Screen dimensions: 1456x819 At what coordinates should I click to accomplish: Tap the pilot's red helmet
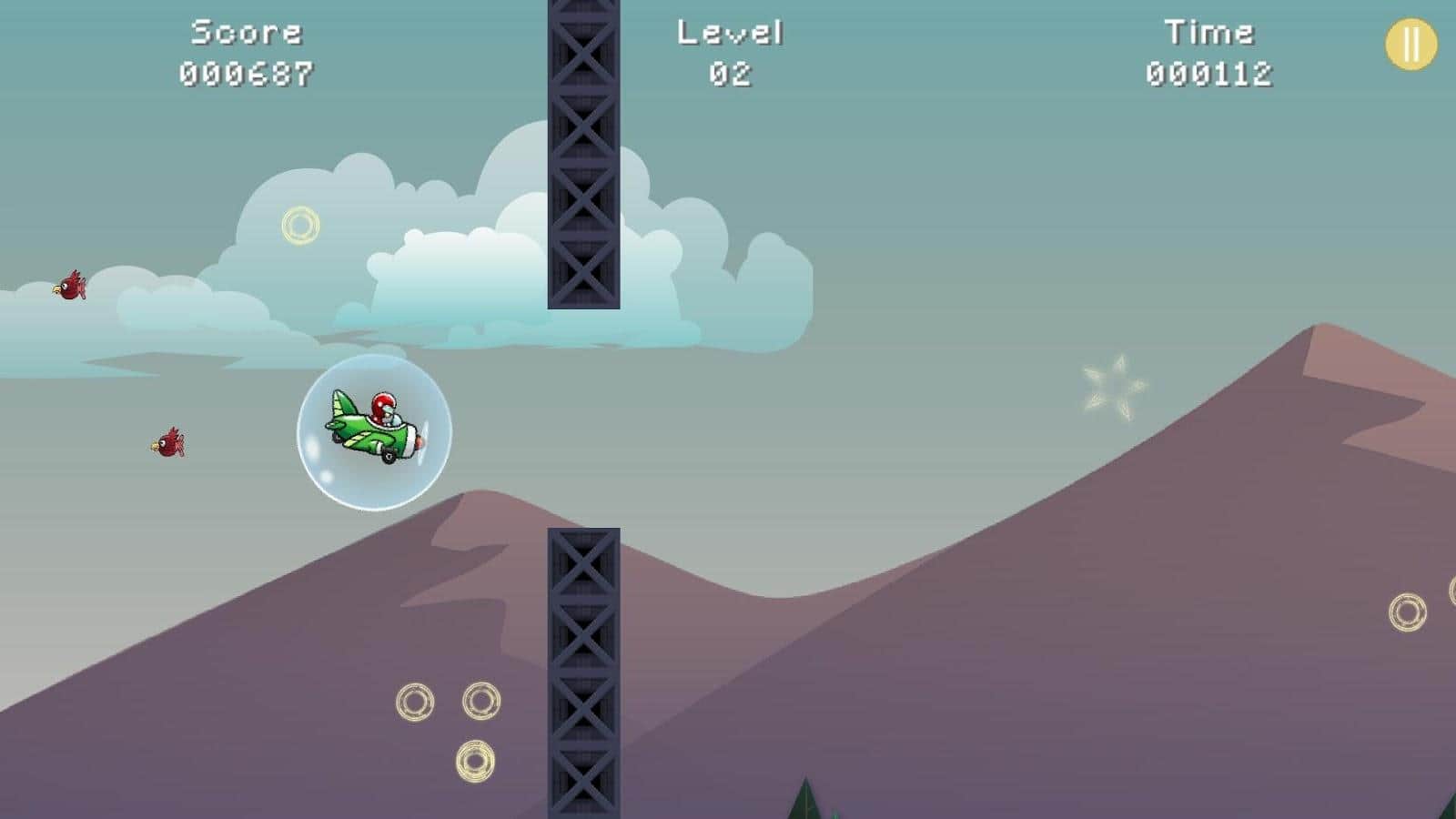click(x=382, y=406)
